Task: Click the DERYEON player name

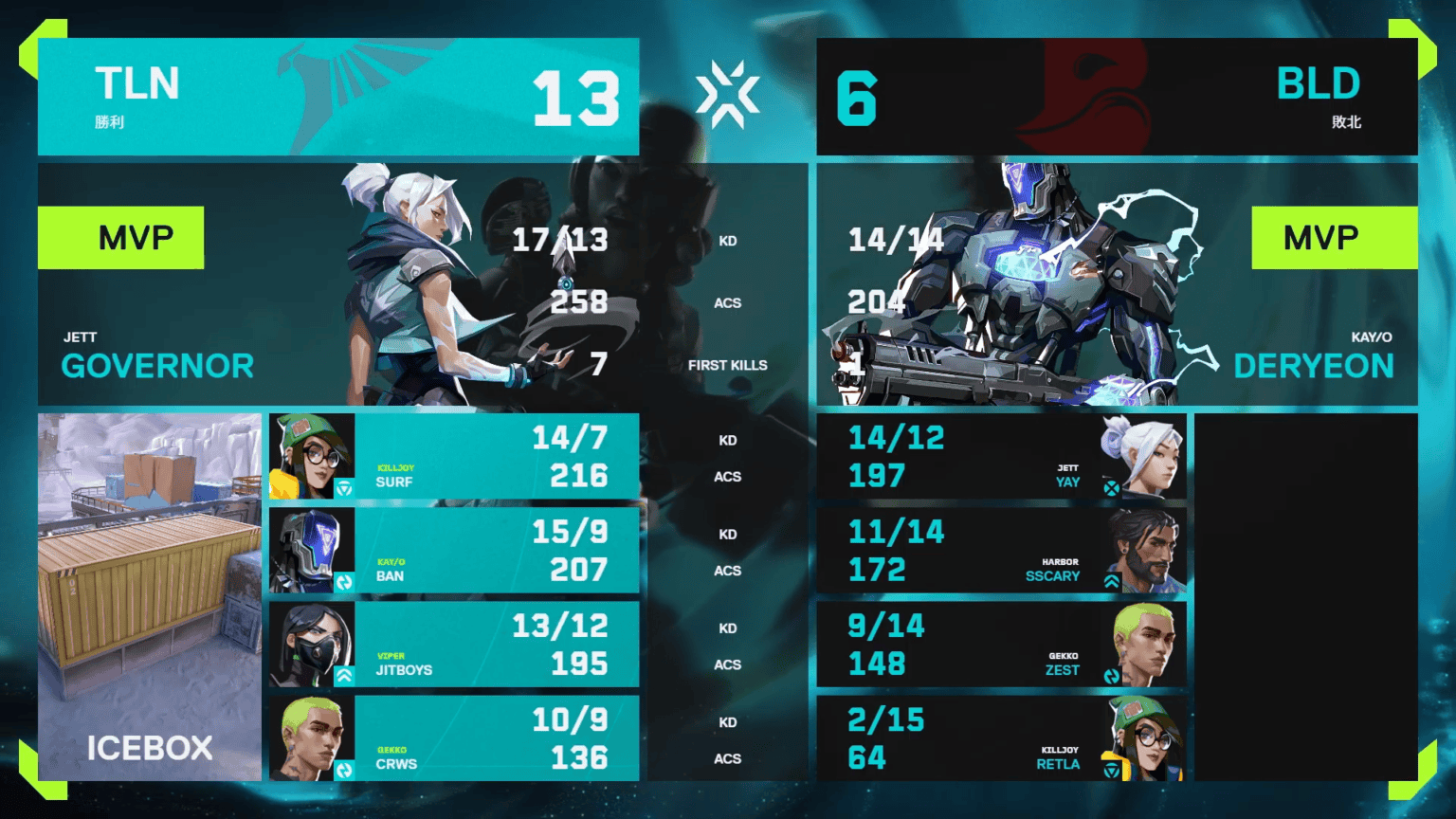Action: coord(1314,366)
